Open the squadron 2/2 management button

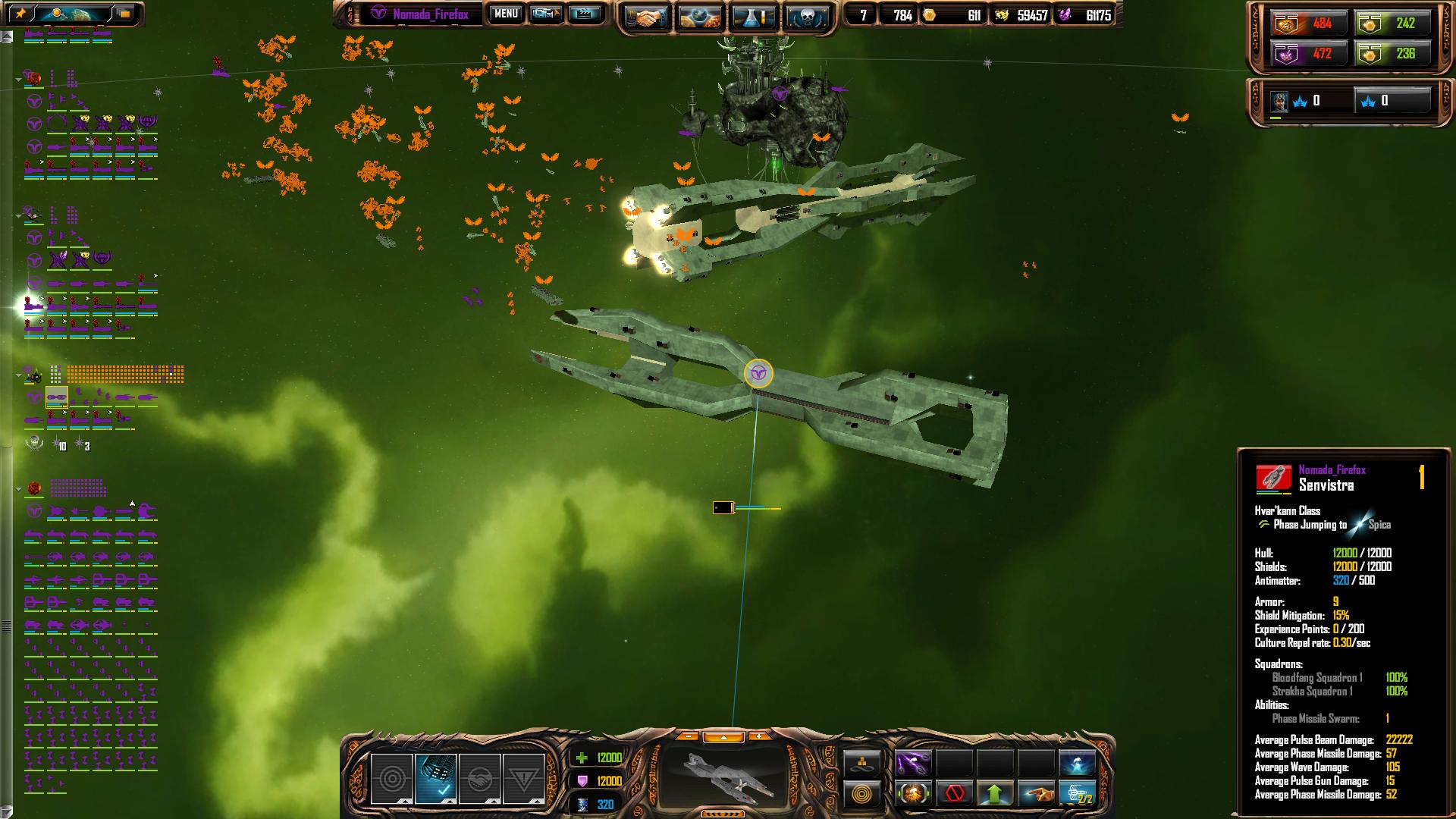click(1077, 794)
